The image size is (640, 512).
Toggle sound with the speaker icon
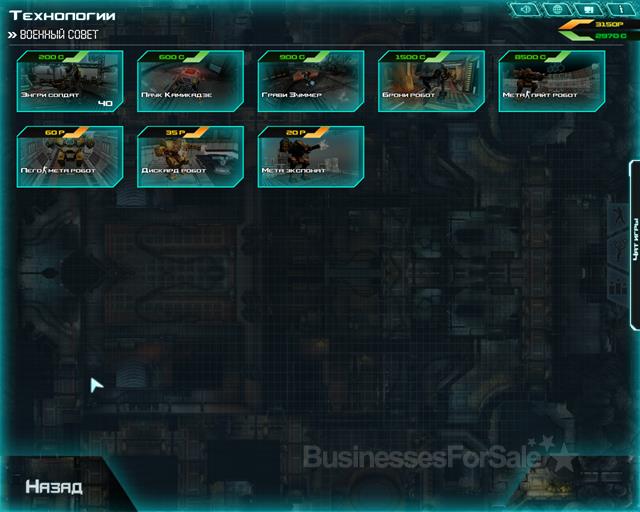(x=526, y=10)
